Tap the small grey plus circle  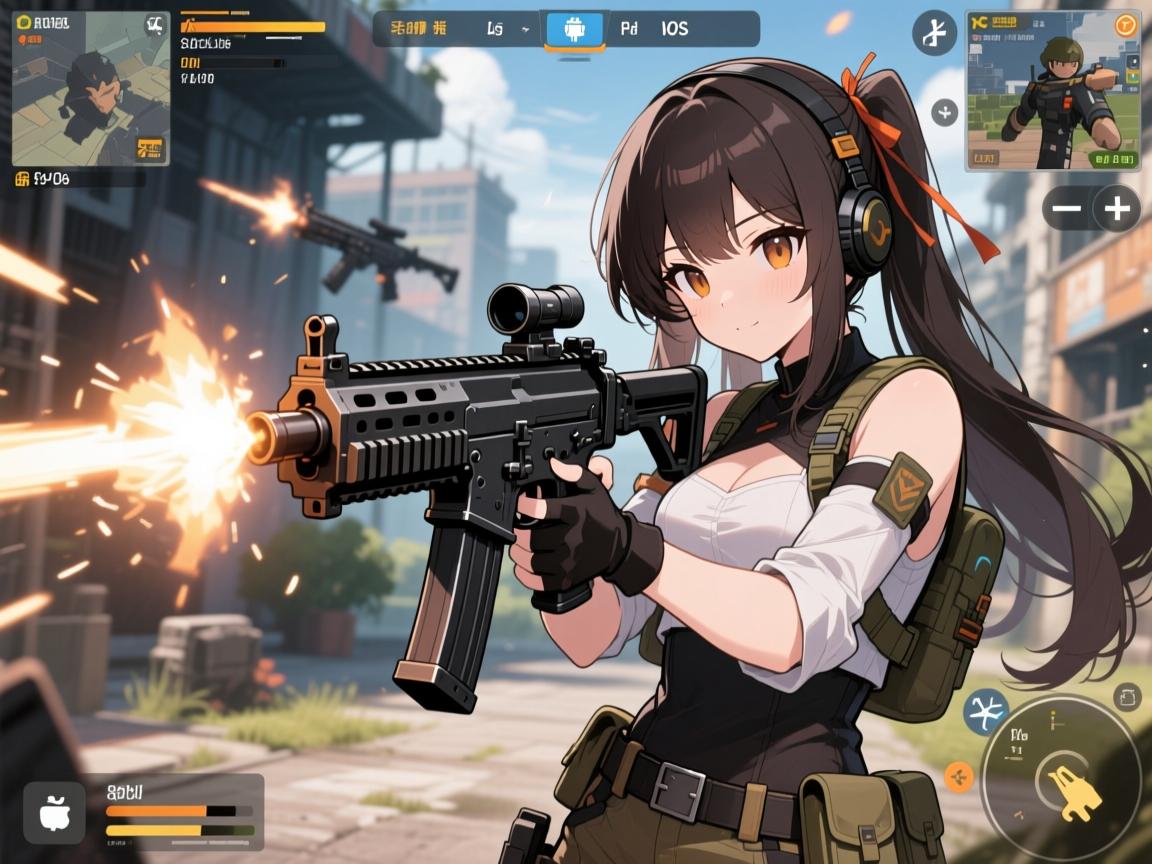pyautogui.click(x=945, y=112)
